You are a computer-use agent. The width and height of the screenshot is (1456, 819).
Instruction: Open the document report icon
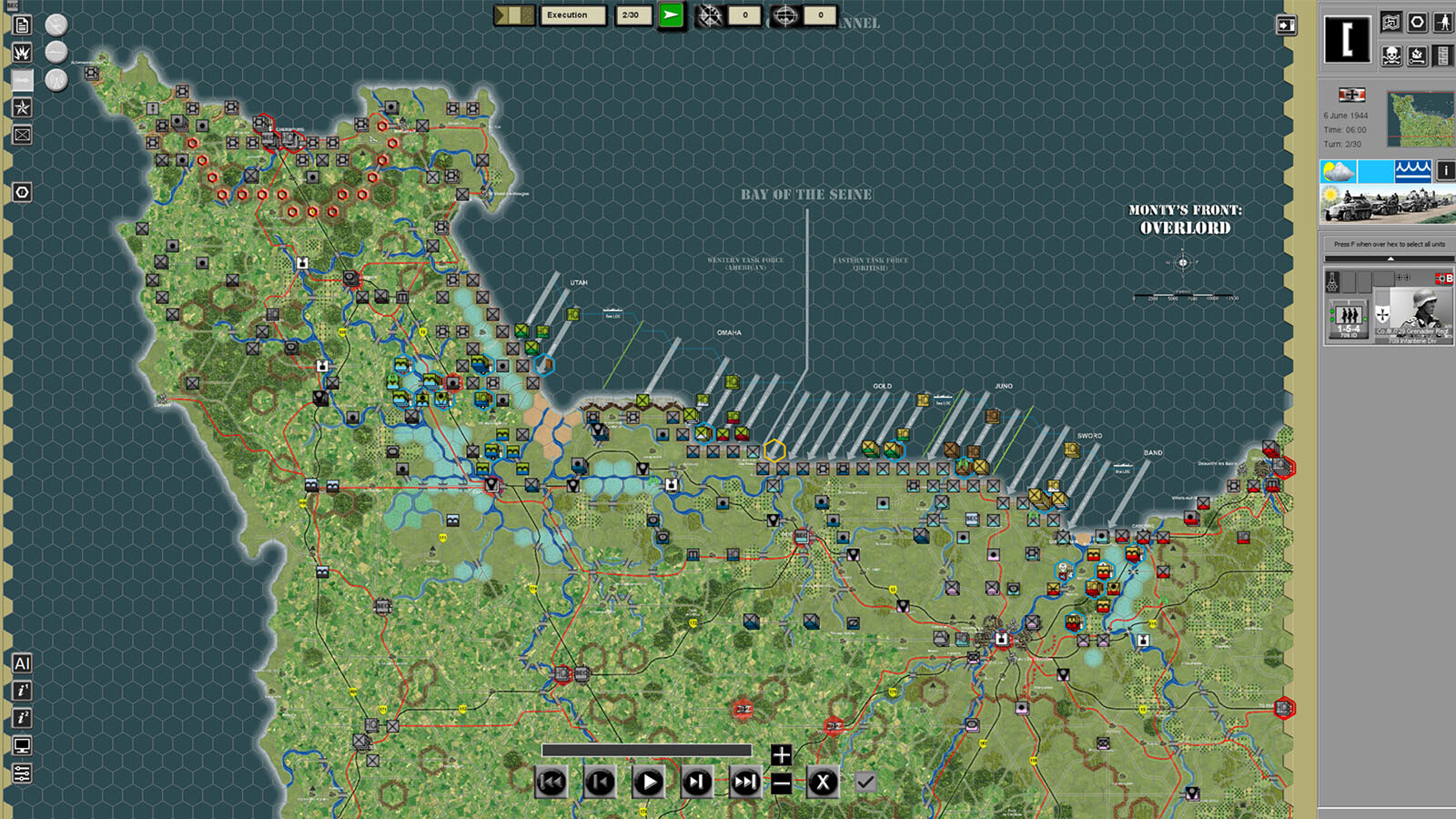(22, 25)
